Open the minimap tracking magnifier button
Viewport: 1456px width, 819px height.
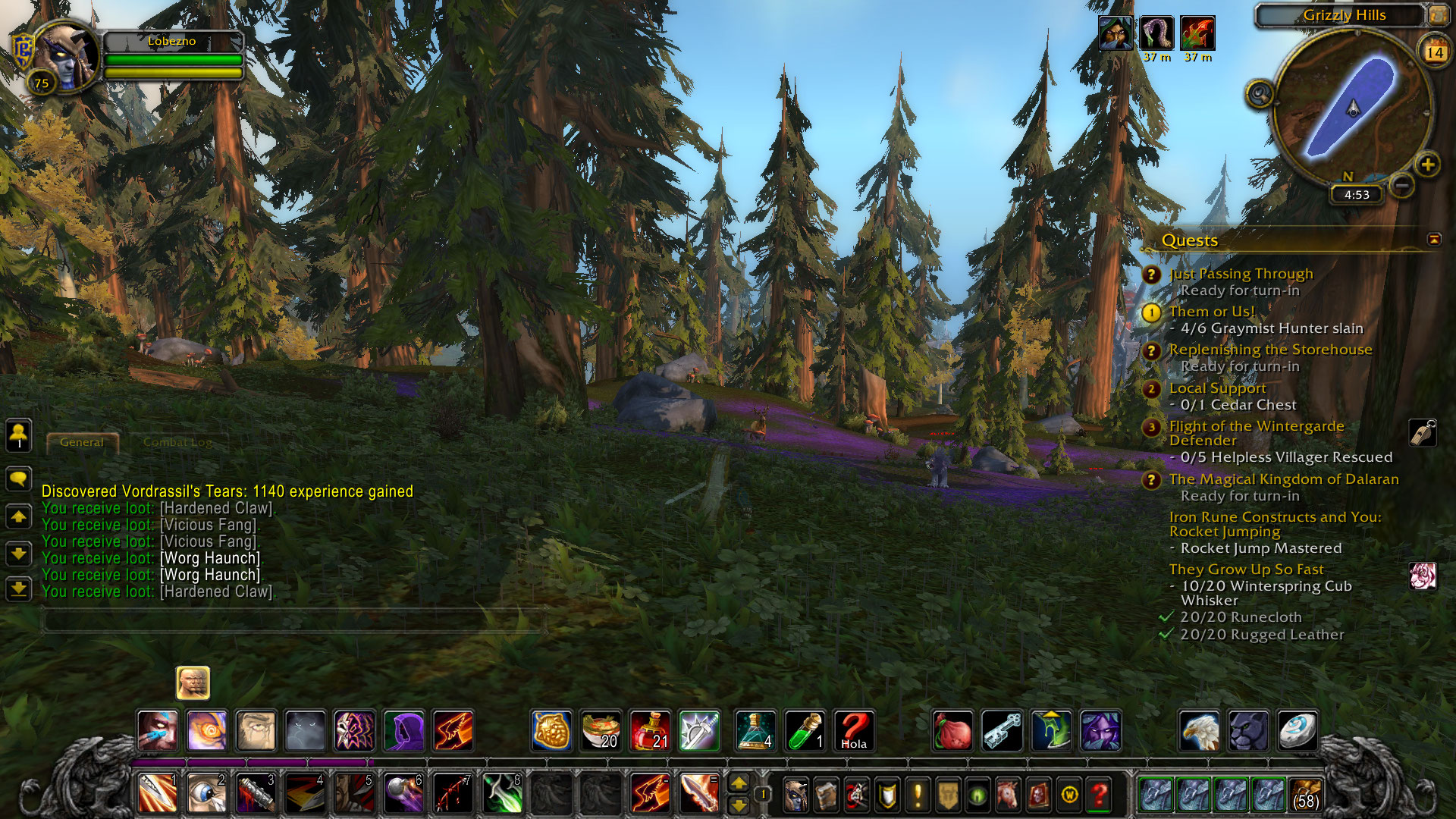point(1260,95)
